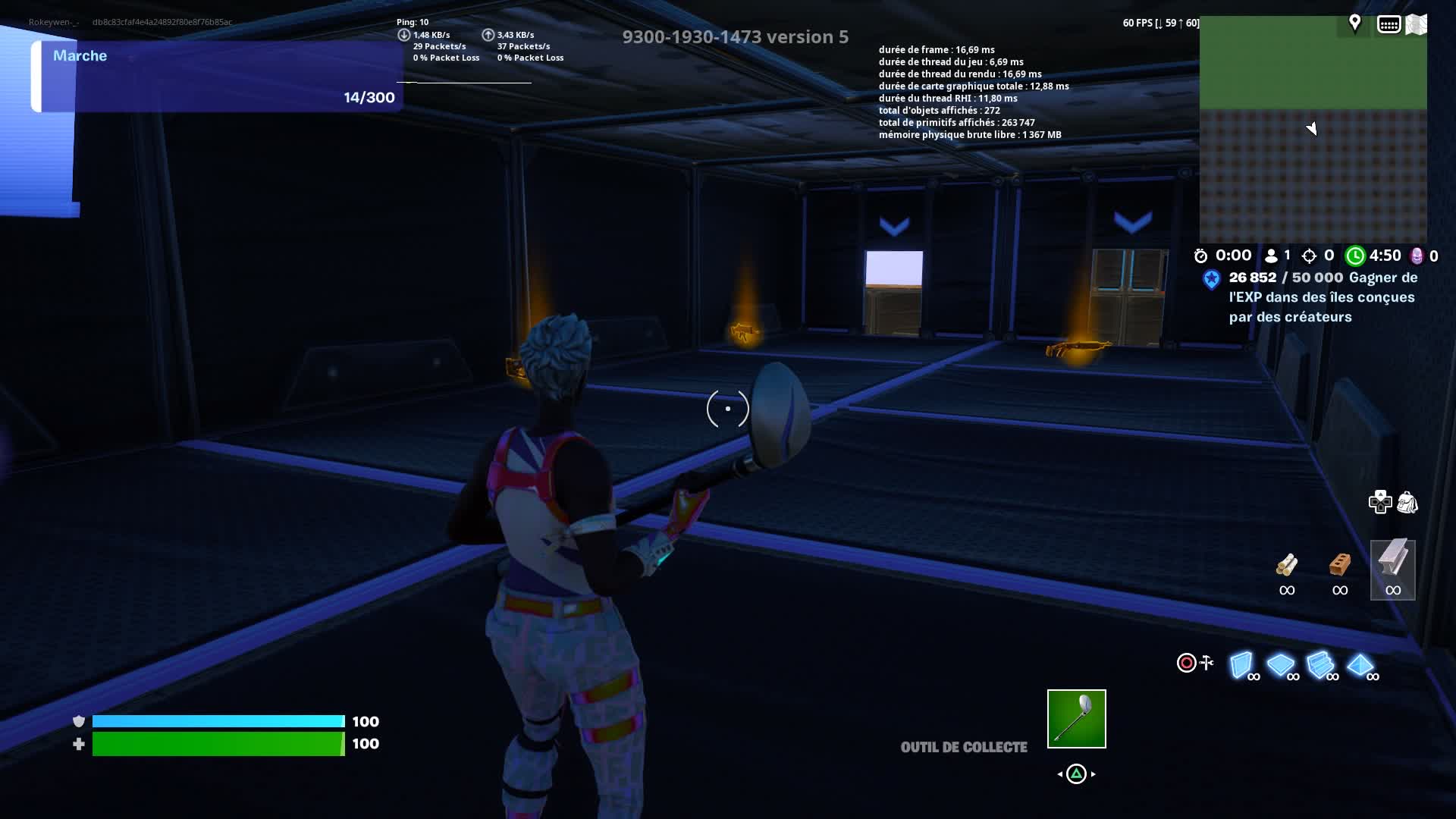Select the stairs build piece icon

[1321, 664]
